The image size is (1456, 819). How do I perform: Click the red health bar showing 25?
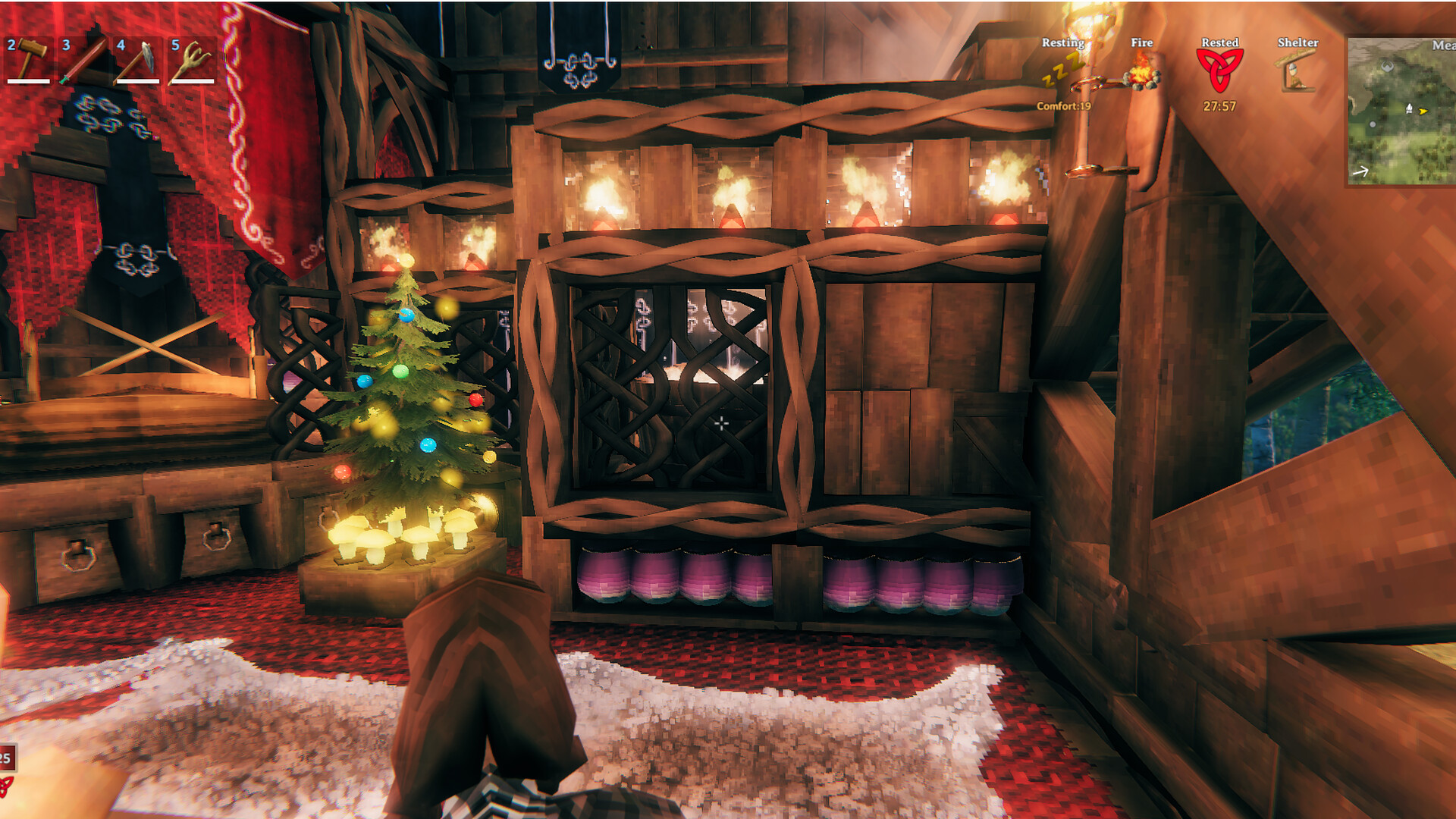point(6,757)
